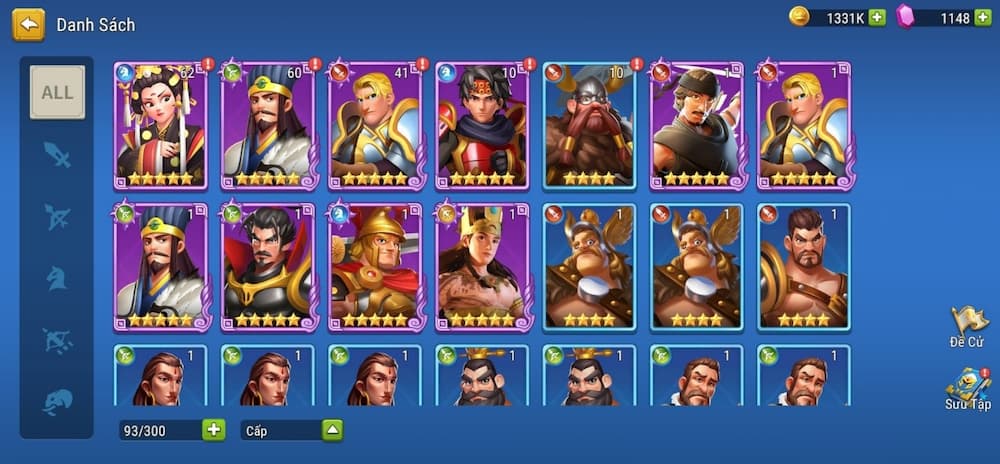Screen dimensions: 1000x464
Task: Select the level 62 empress hero card
Action: [x=160, y=125]
